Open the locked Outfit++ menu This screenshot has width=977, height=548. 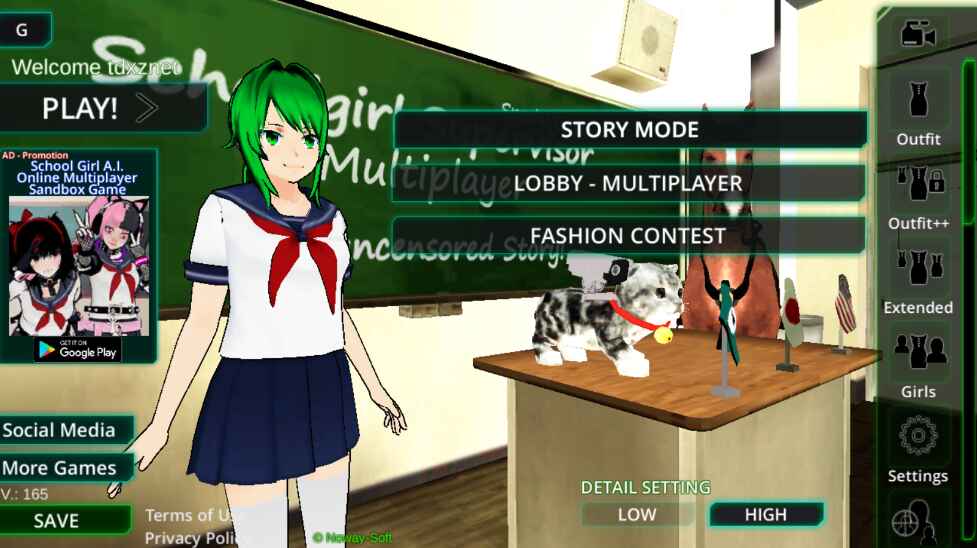pyautogui.click(x=918, y=195)
